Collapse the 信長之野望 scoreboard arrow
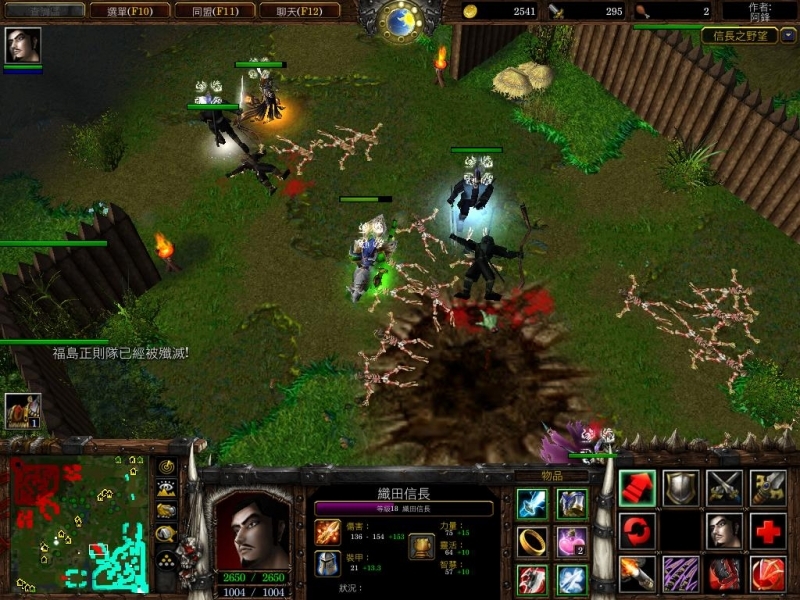This screenshot has width=800, height=600. 788,35
